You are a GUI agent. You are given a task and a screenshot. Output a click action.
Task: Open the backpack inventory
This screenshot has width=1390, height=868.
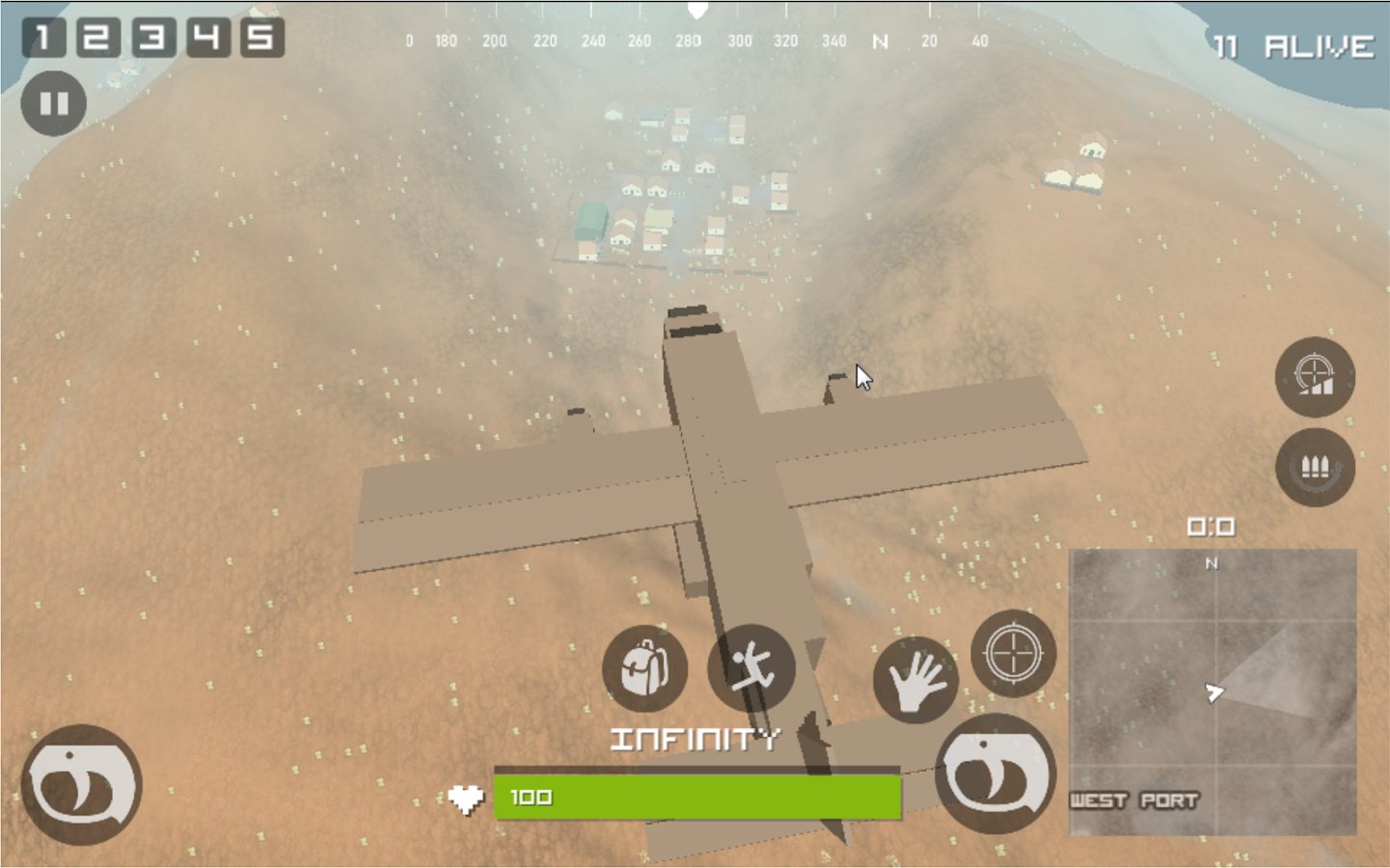644,668
